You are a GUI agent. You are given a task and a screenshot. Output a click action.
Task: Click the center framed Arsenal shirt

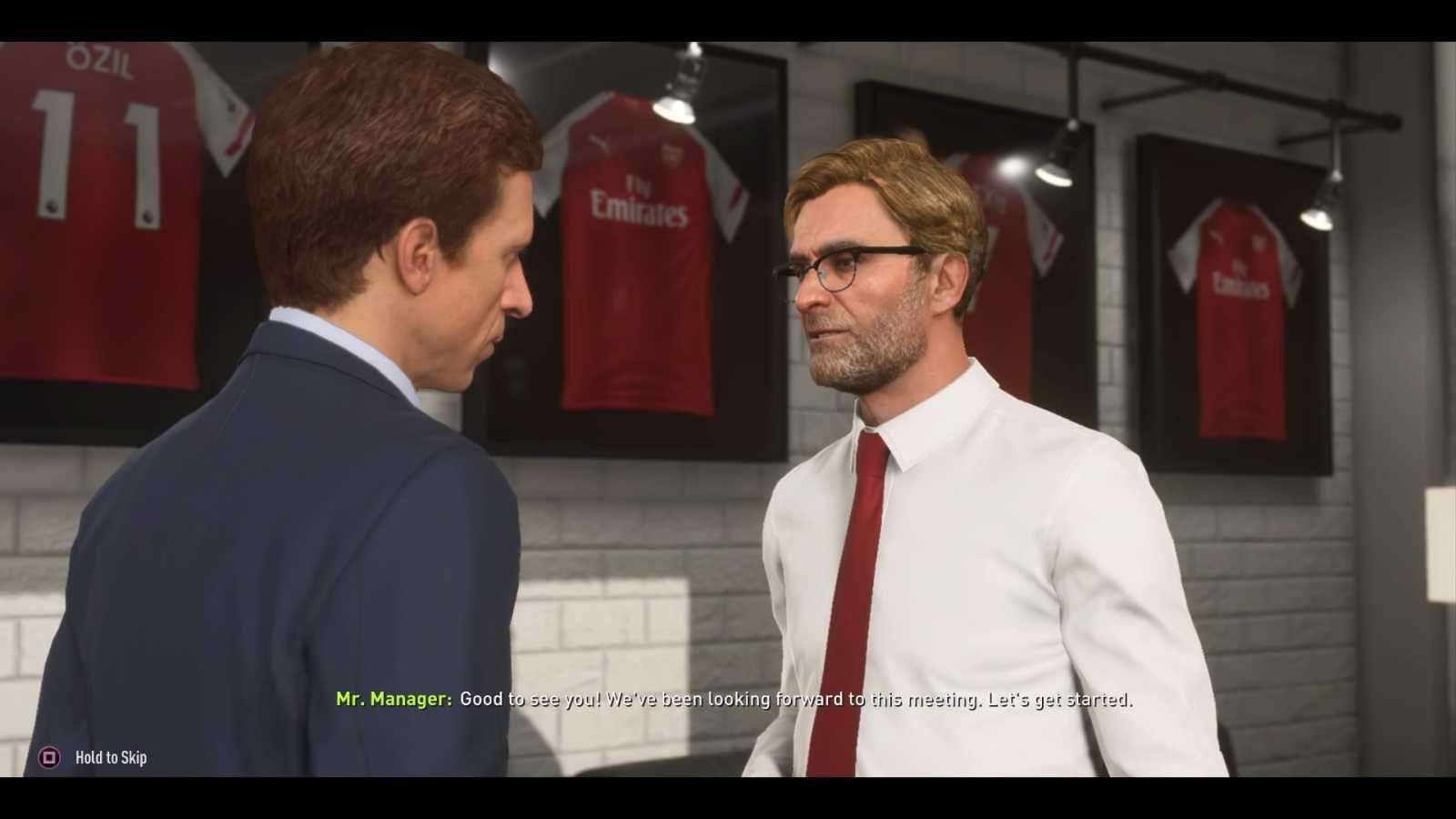[637, 255]
